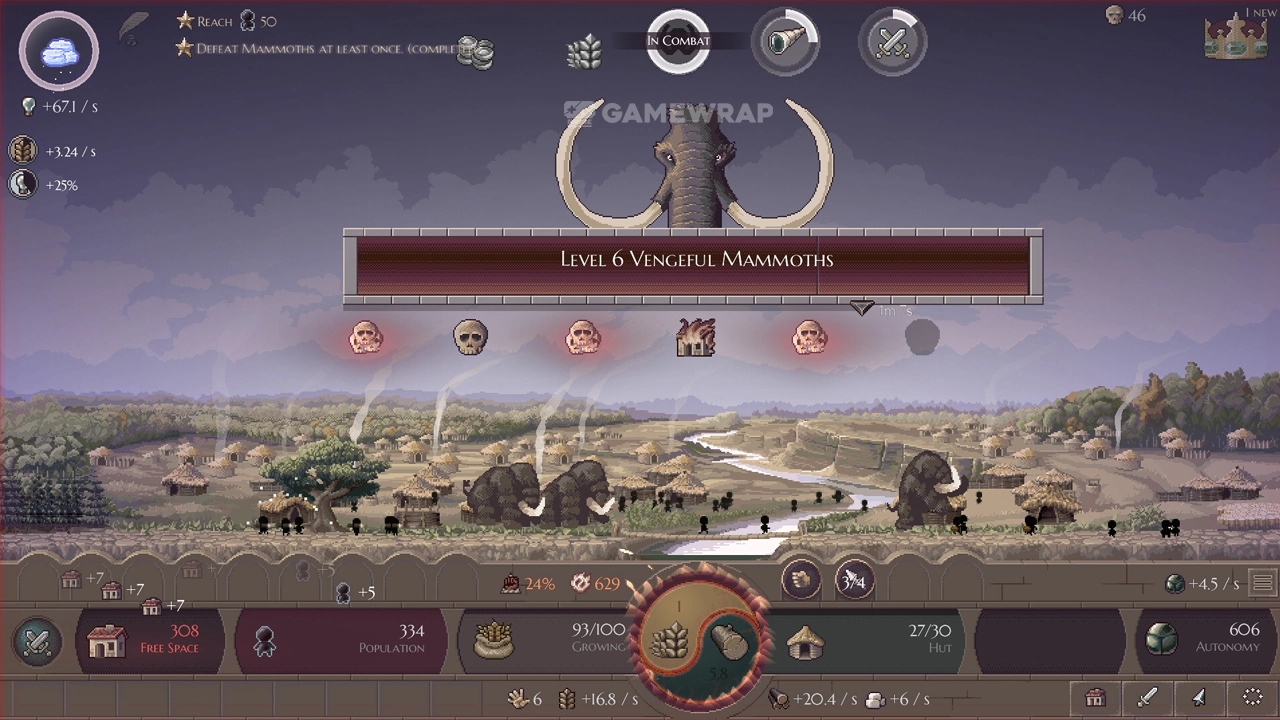The height and width of the screenshot is (720, 1280).
Task: Select the Population panel
Action: point(340,640)
